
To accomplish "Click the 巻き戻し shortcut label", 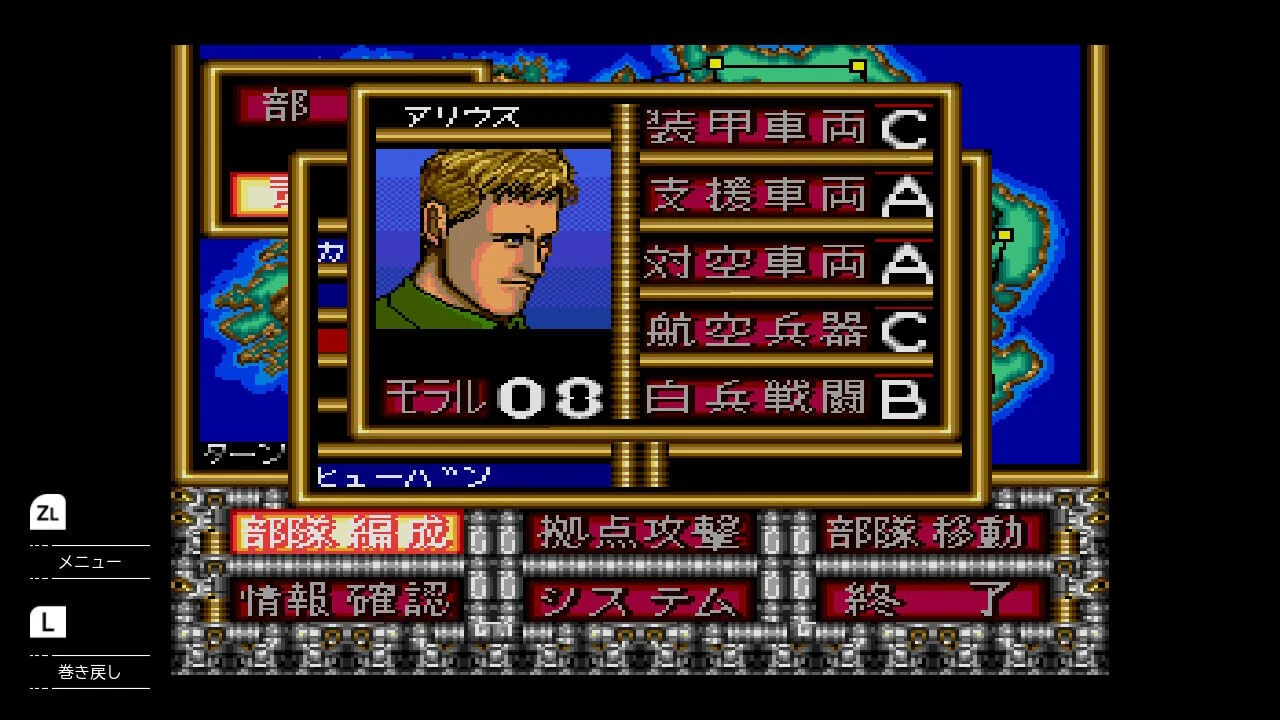I will click(x=86, y=673).
